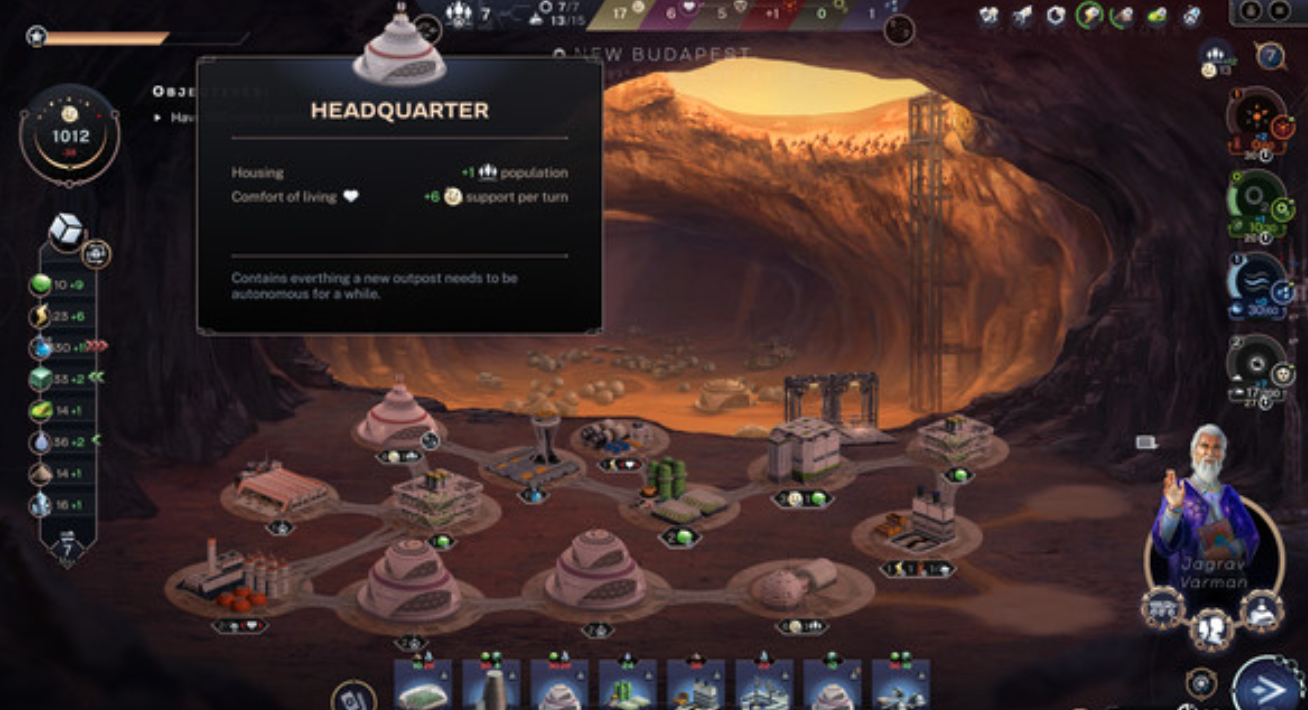Click the star rank icon at top-left
This screenshot has width=1308, height=710.
(37, 37)
